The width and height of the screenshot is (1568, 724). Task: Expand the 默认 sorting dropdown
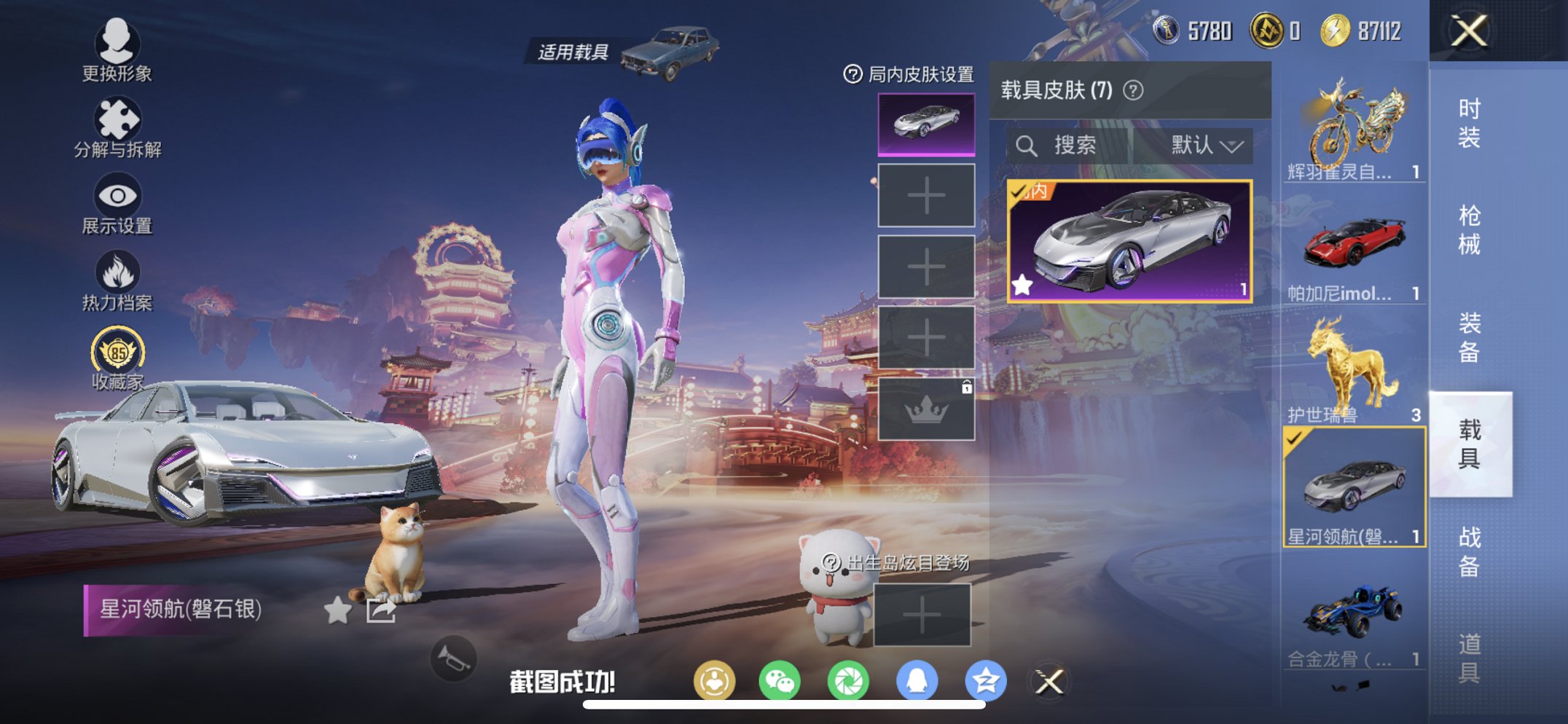(1205, 146)
